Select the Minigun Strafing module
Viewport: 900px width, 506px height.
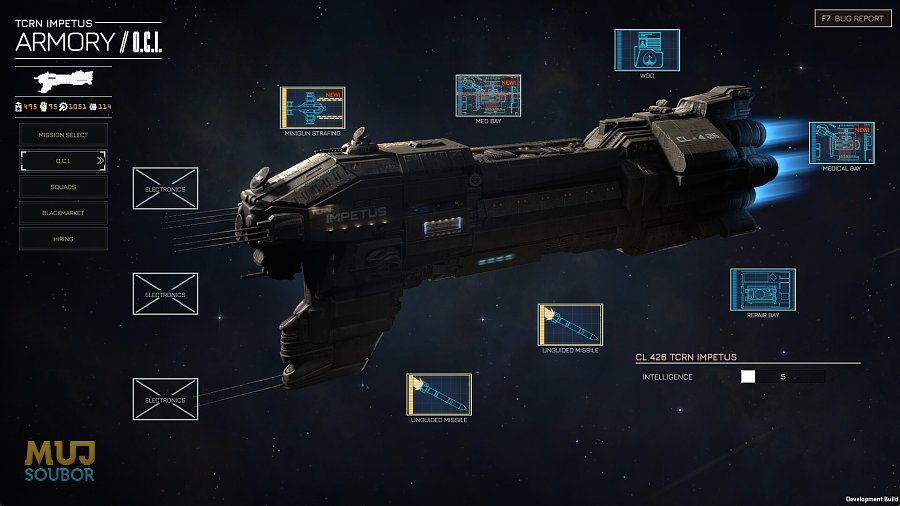click(x=312, y=107)
